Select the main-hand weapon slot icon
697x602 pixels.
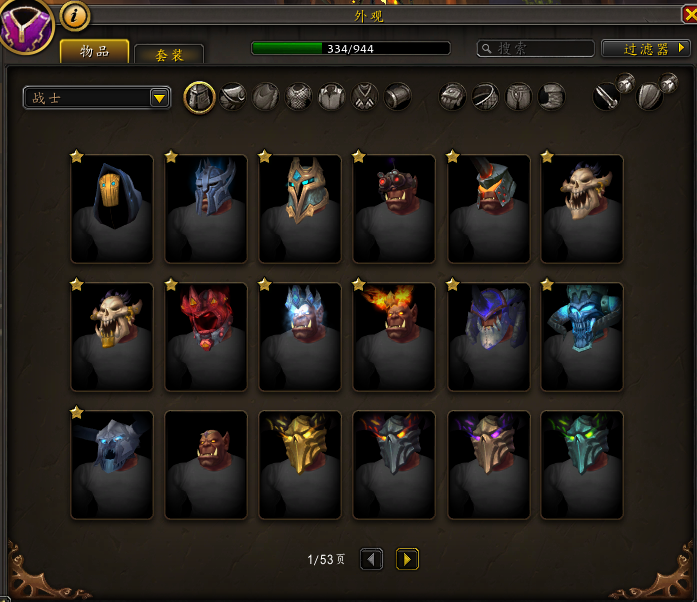coord(607,97)
